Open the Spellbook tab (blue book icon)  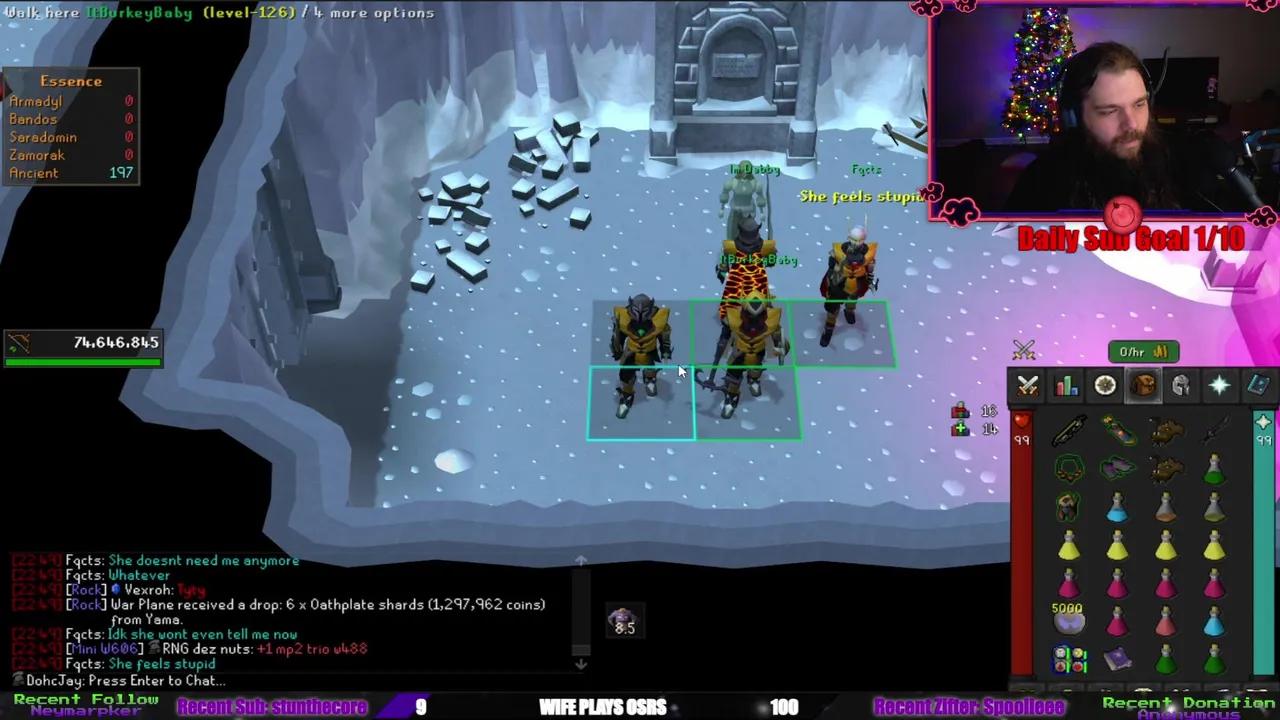point(1257,386)
